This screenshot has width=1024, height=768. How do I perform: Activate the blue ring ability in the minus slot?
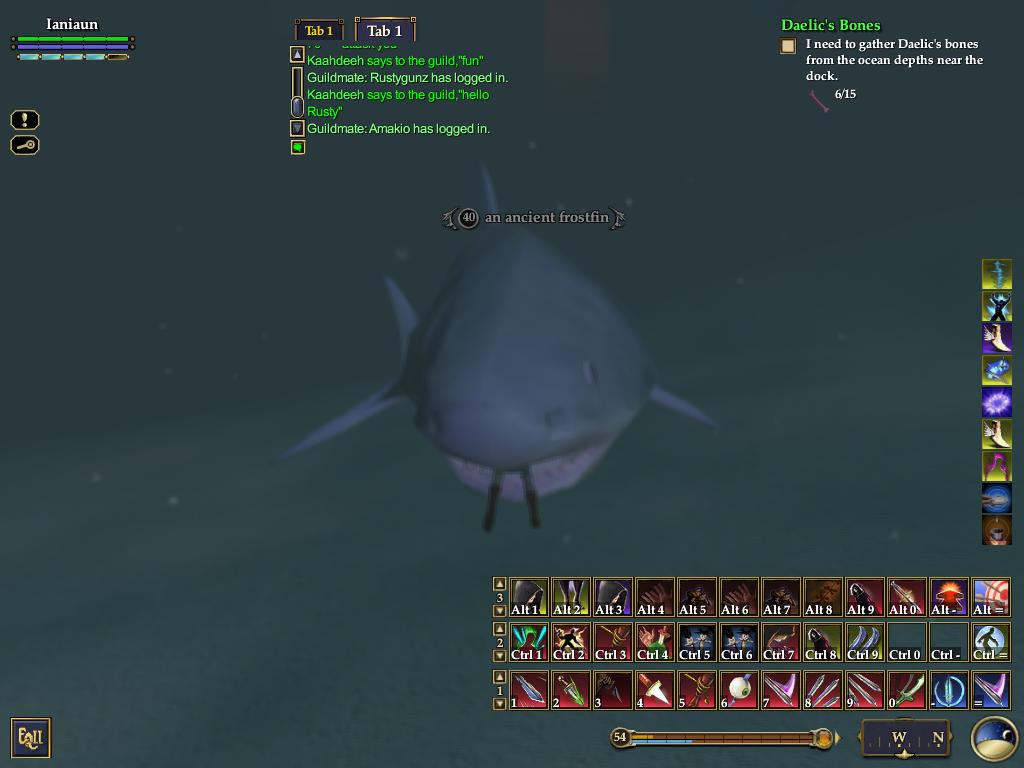point(948,689)
